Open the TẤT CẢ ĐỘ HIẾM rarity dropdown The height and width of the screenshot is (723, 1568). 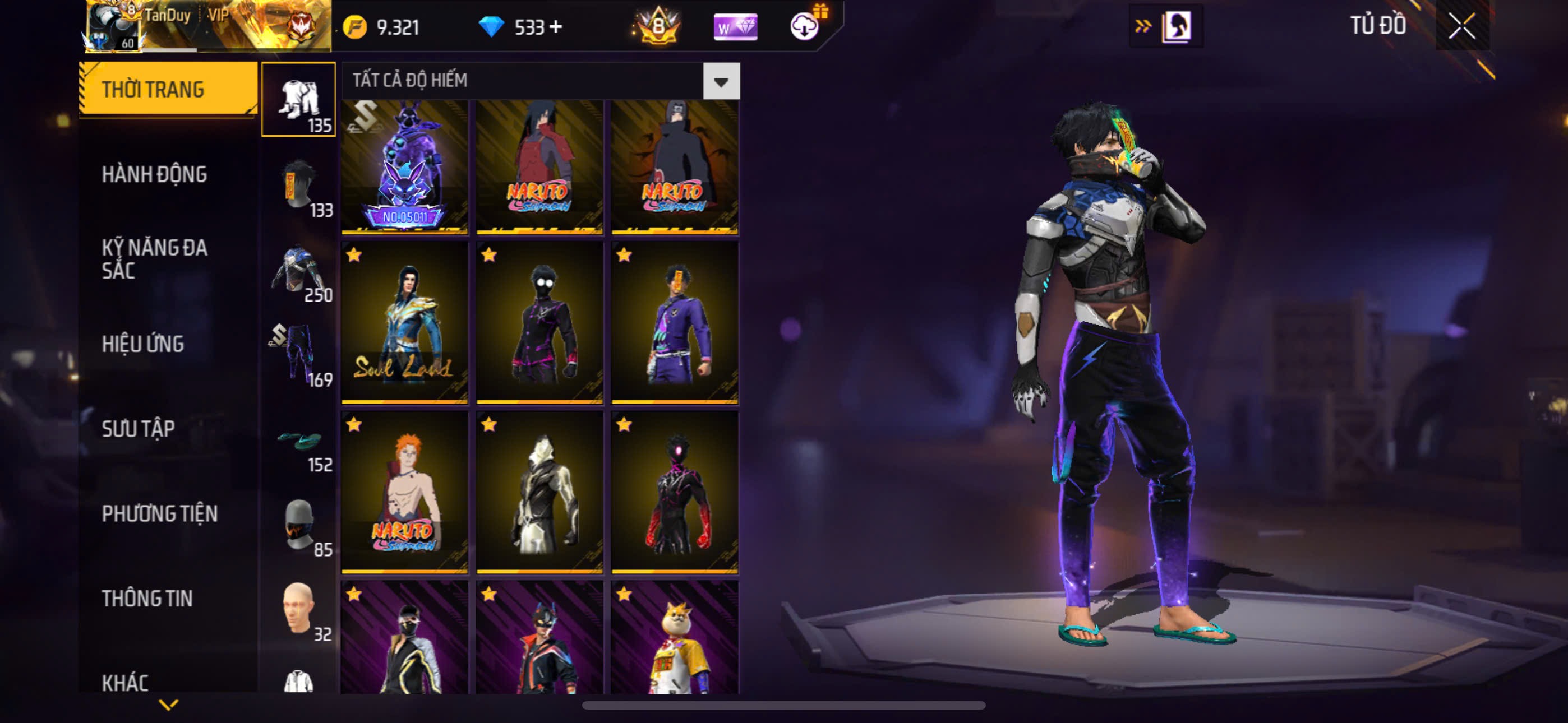coord(721,81)
